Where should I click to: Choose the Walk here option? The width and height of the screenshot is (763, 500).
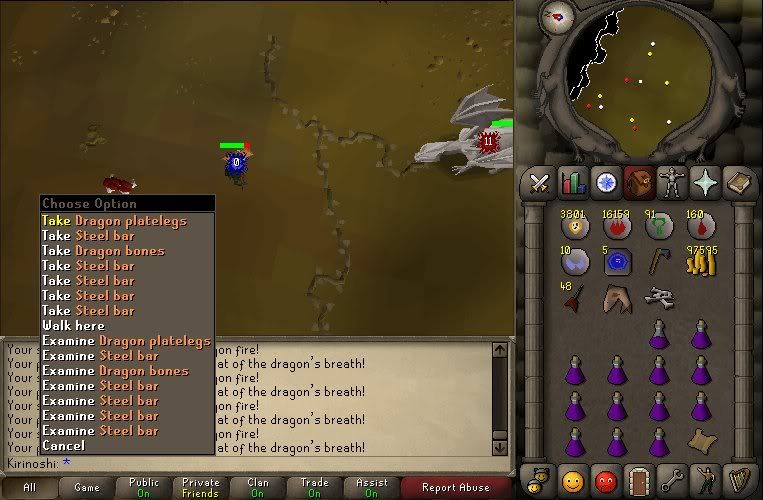[73, 326]
